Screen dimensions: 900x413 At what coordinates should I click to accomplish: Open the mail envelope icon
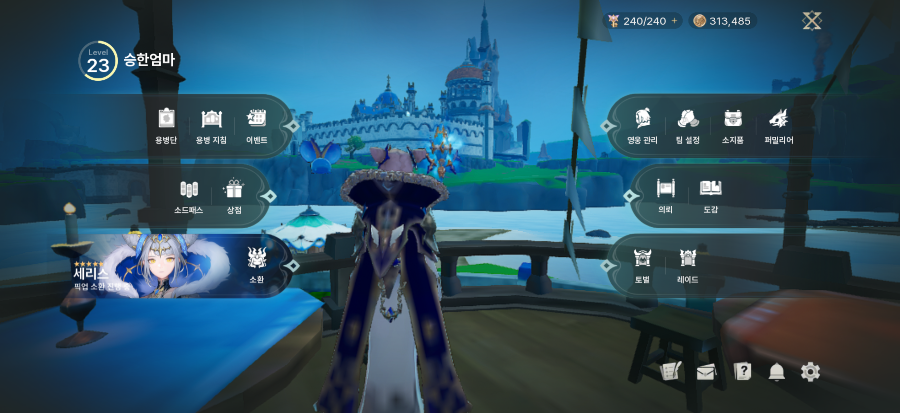706,372
